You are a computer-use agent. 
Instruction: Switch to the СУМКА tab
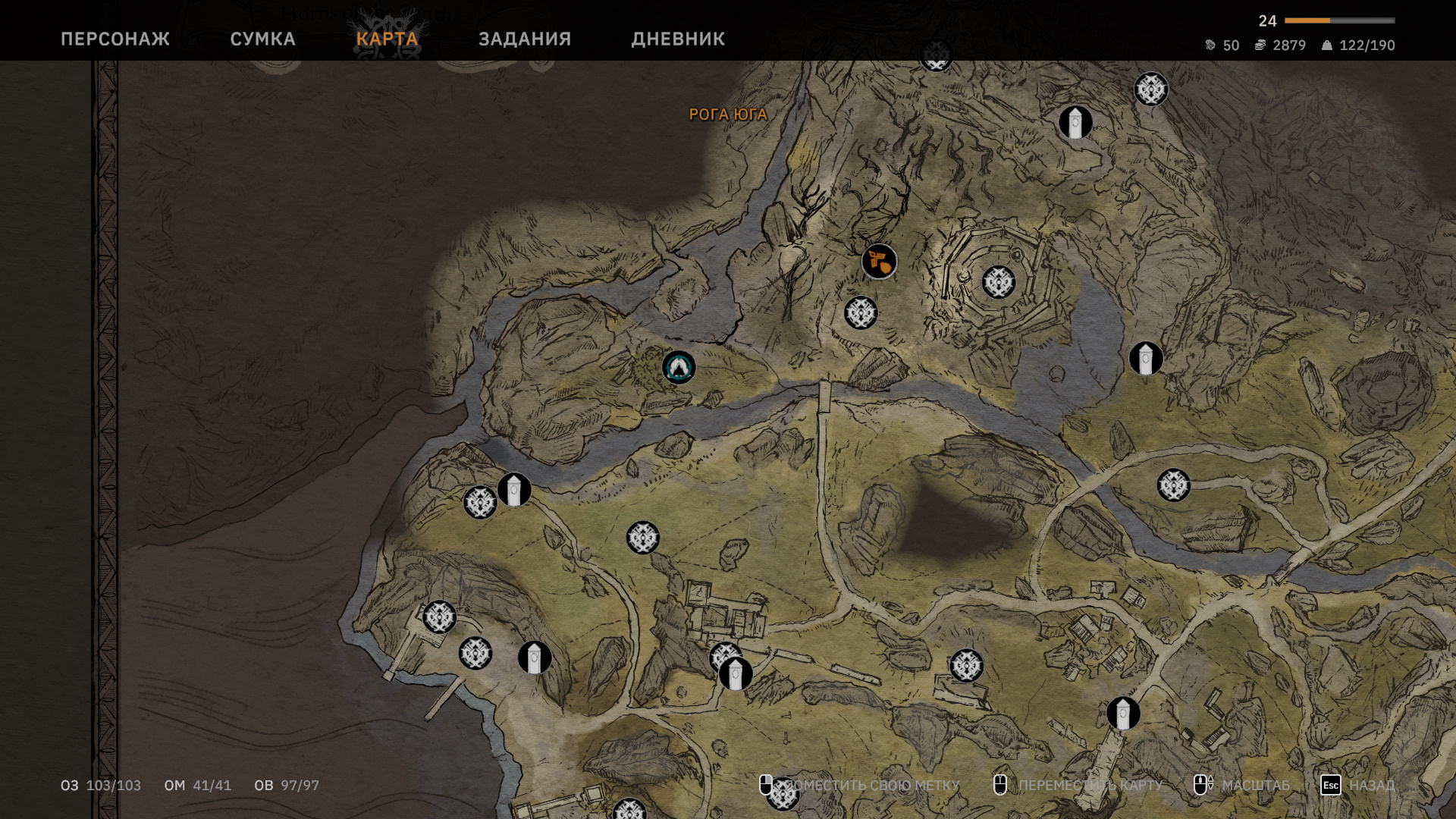[262, 39]
